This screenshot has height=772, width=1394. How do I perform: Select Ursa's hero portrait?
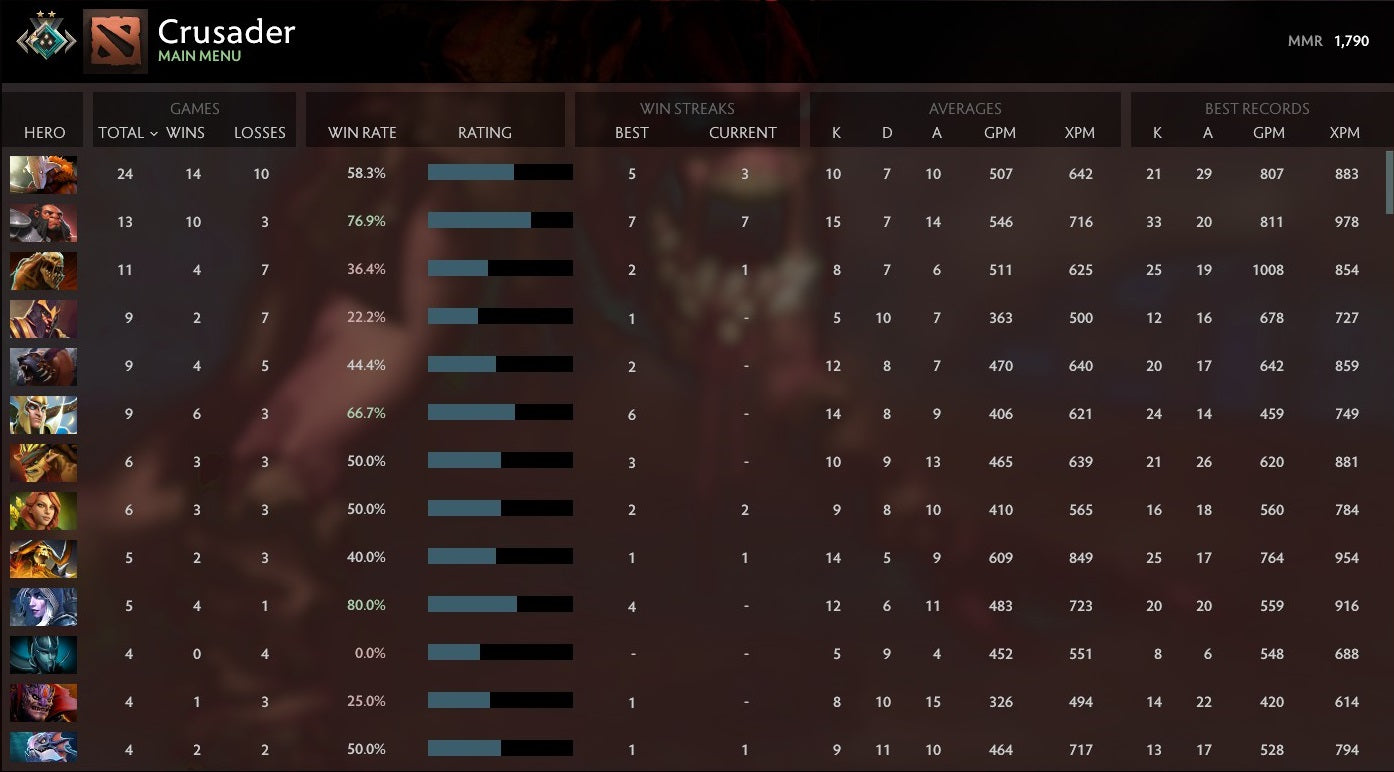43,365
